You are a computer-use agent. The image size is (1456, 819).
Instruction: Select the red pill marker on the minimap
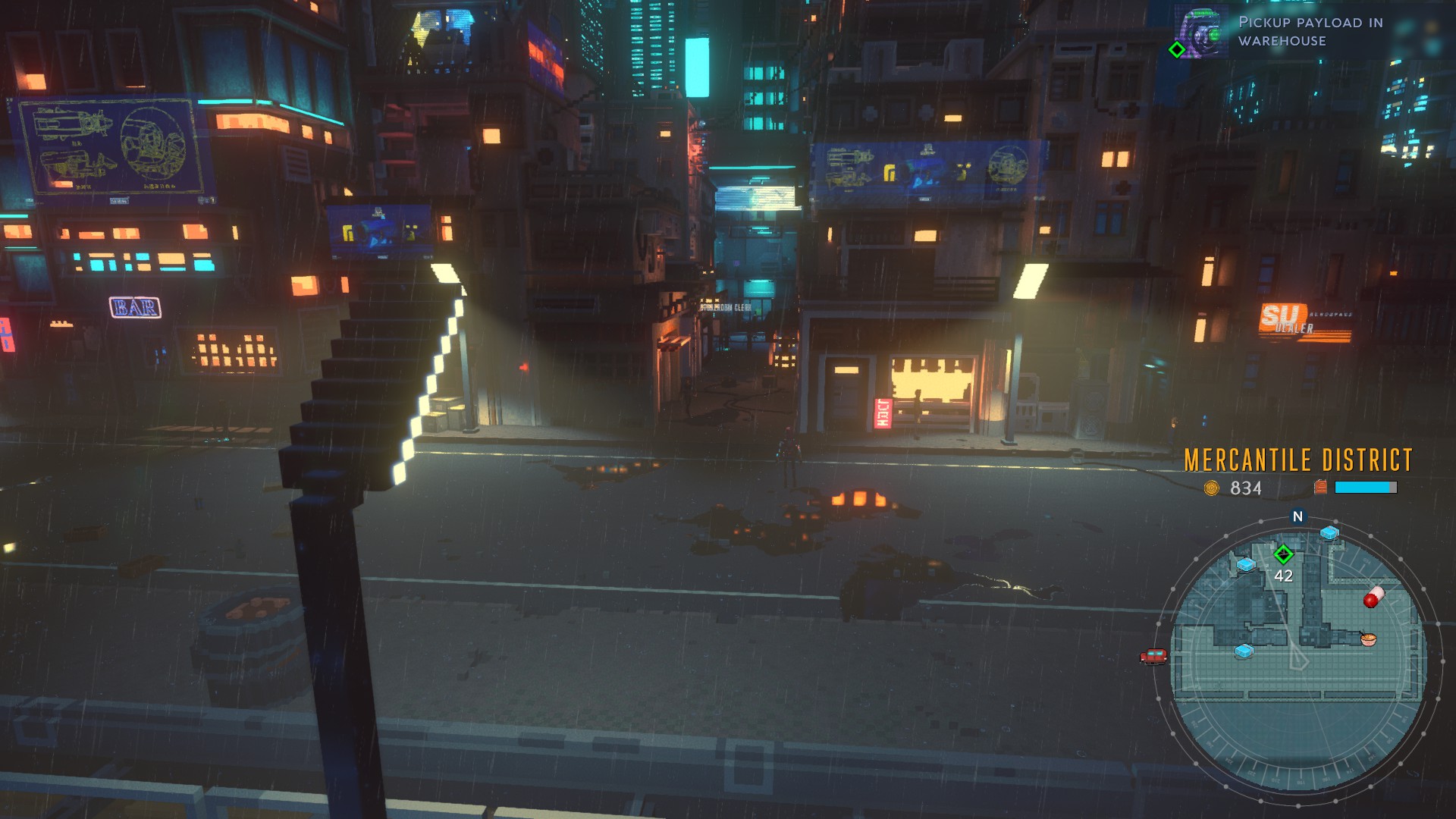(1373, 598)
